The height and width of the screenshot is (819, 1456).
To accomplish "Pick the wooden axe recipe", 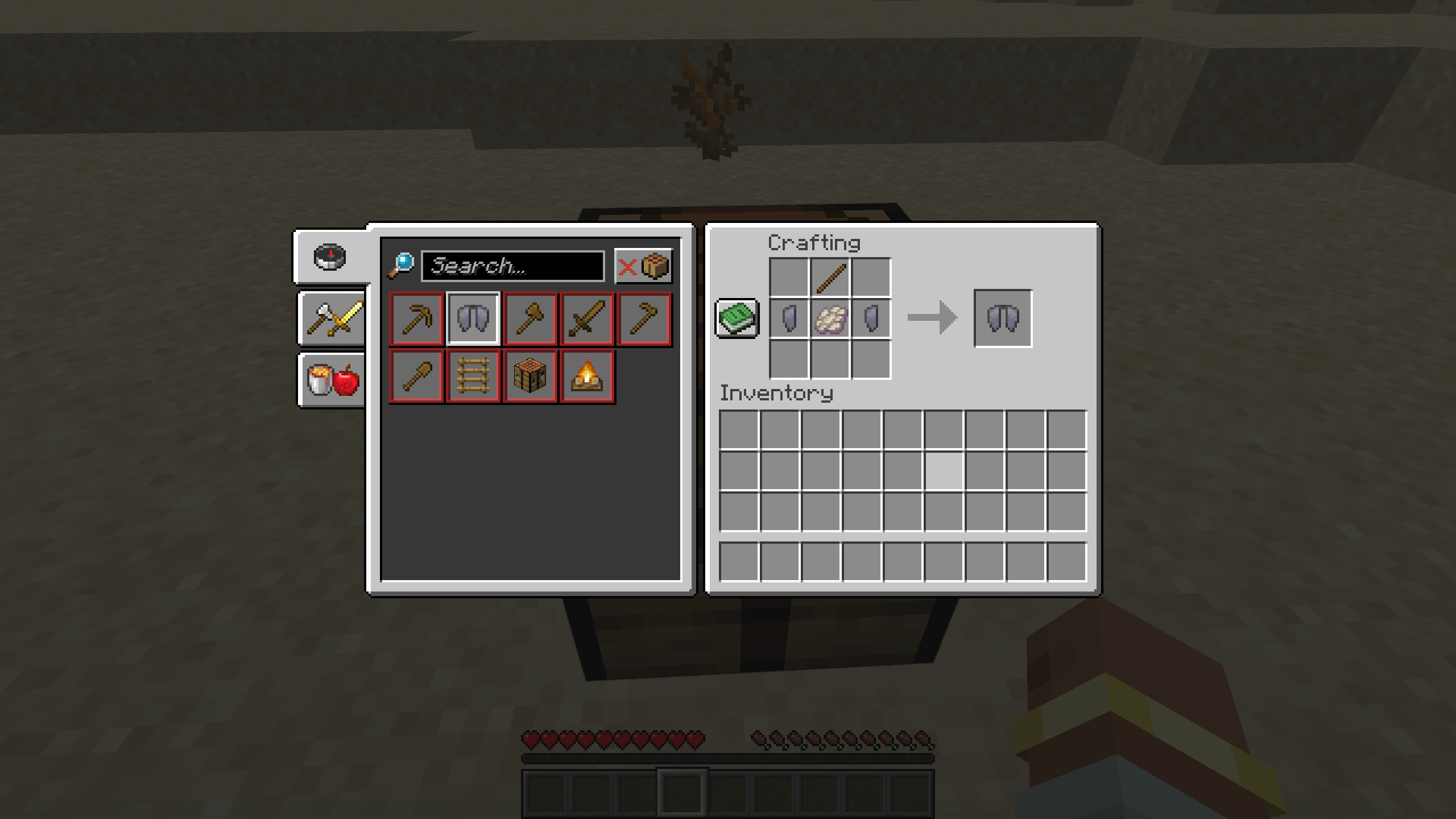I will pyautogui.click(x=530, y=319).
